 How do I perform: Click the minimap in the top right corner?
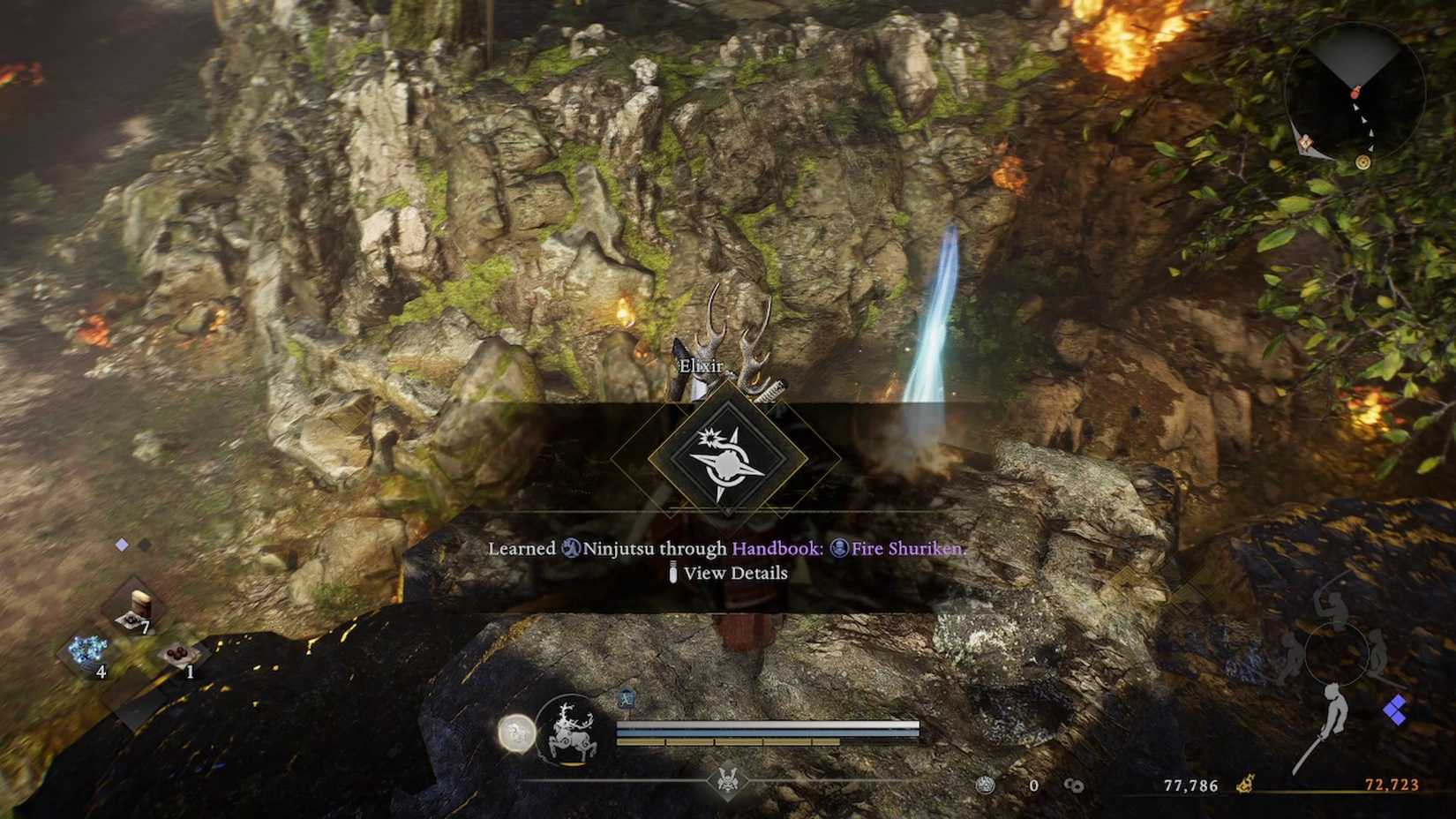click(x=1356, y=93)
